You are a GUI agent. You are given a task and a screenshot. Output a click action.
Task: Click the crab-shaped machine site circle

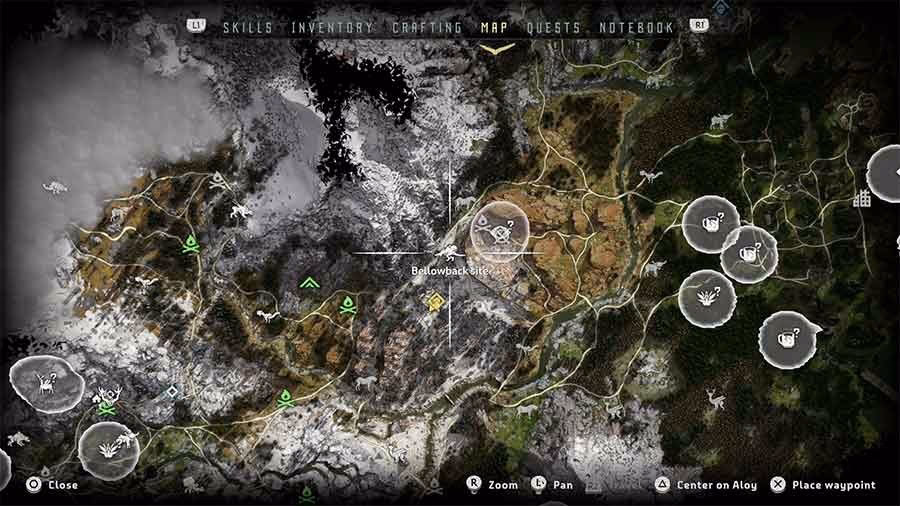[x=45, y=383]
